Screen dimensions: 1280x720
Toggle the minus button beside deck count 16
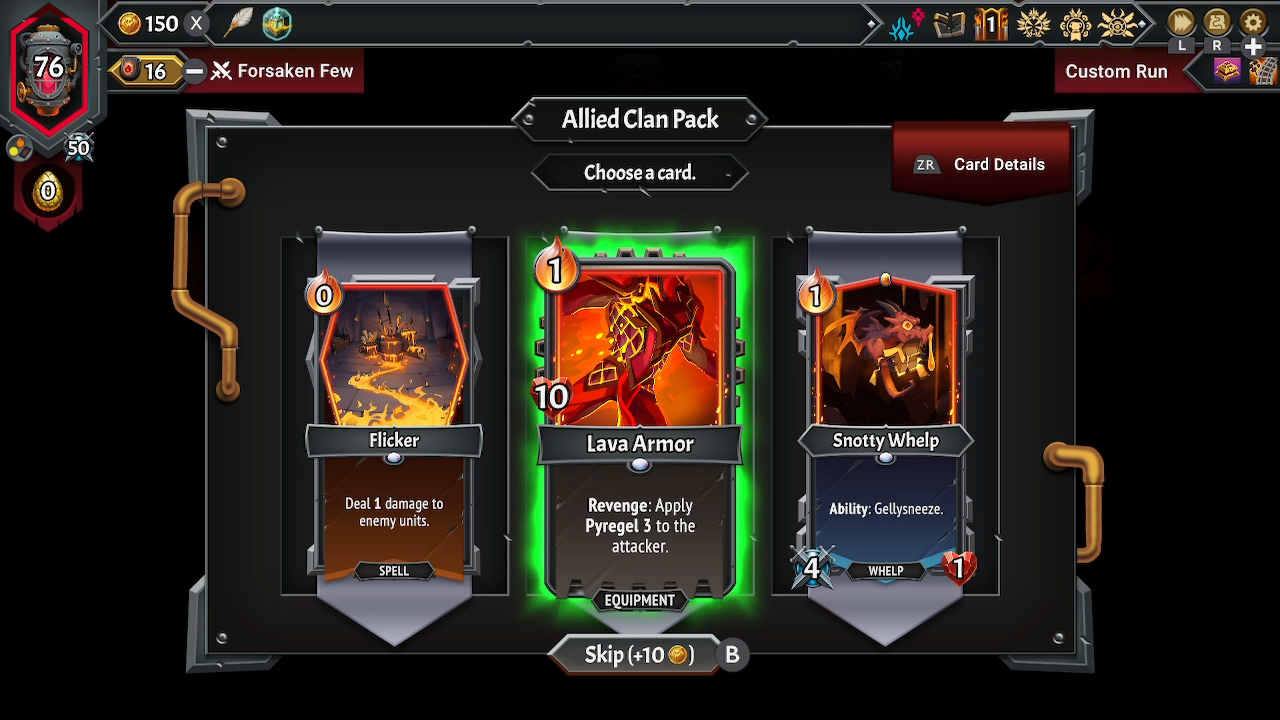click(x=195, y=71)
